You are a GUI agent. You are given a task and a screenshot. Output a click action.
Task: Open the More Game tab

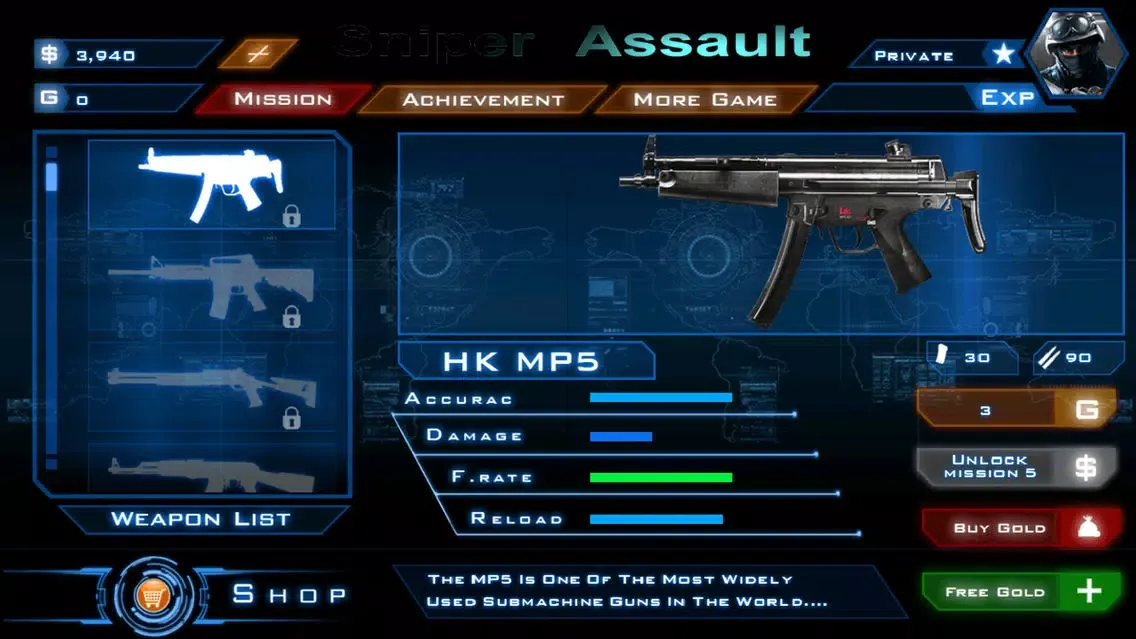tap(704, 99)
